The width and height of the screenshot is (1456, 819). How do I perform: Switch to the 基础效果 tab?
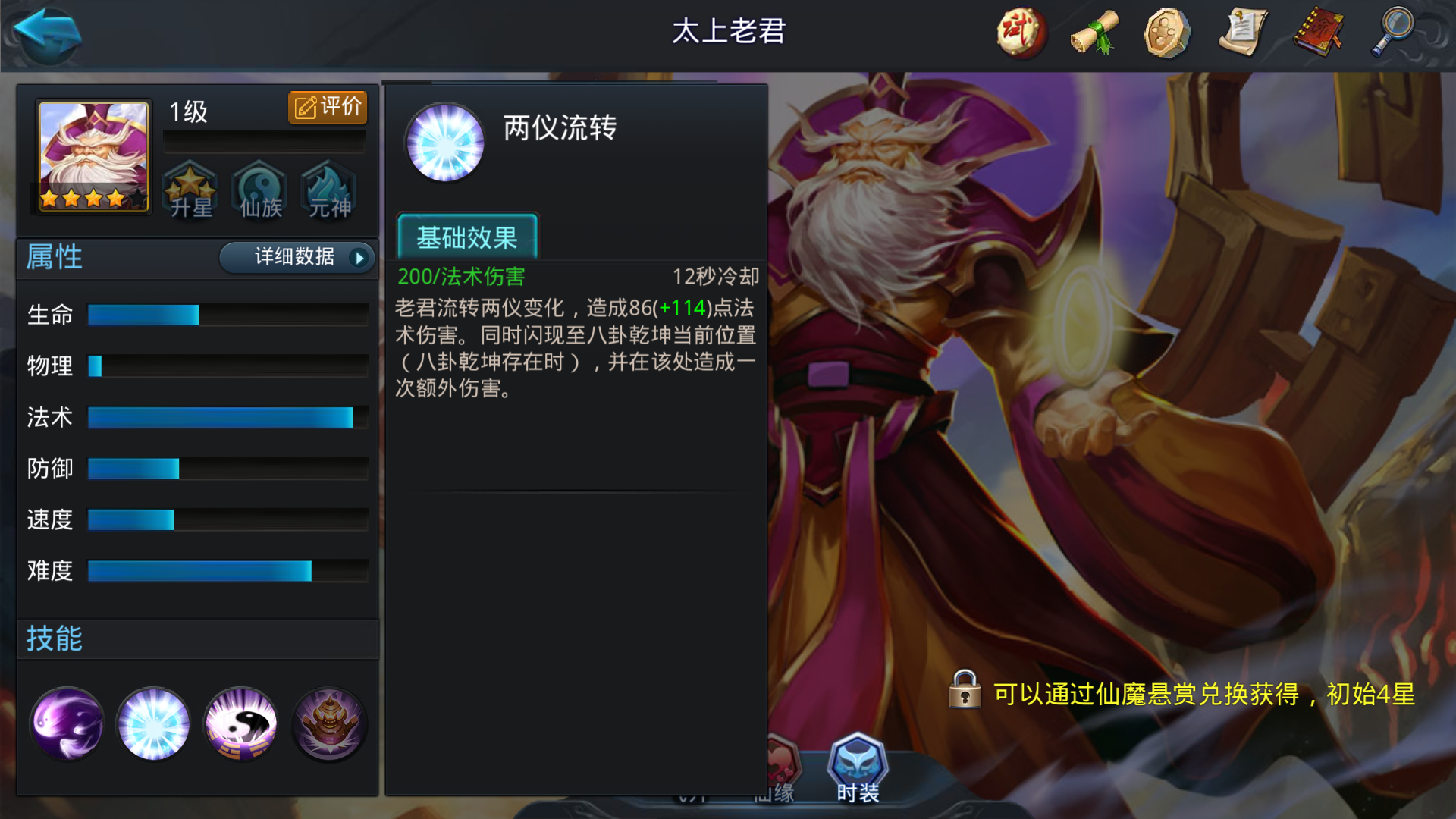coord(467,237)
